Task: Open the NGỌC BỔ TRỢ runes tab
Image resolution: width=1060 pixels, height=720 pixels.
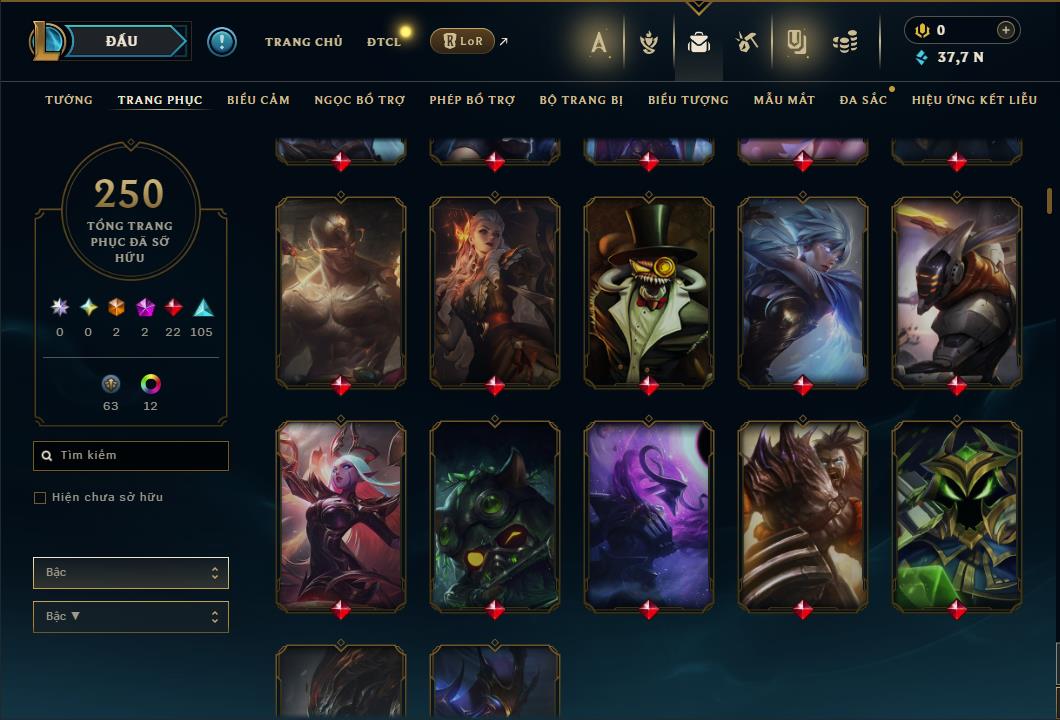Action: click(x=359, y=100)
